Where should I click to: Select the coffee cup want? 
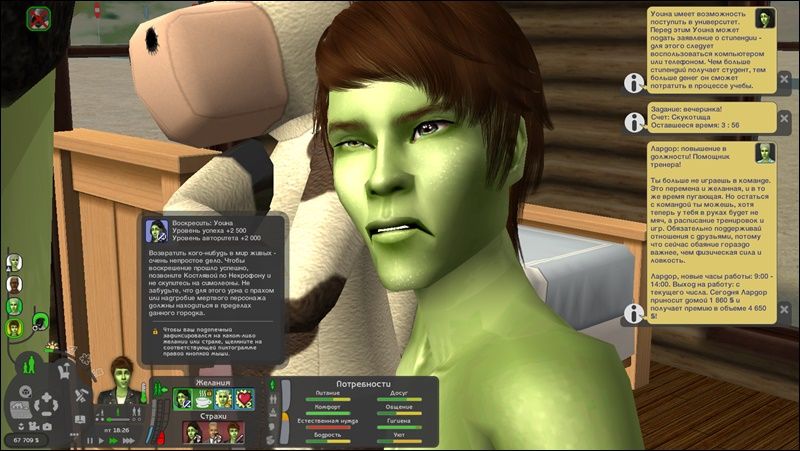[x=204, y=399]
